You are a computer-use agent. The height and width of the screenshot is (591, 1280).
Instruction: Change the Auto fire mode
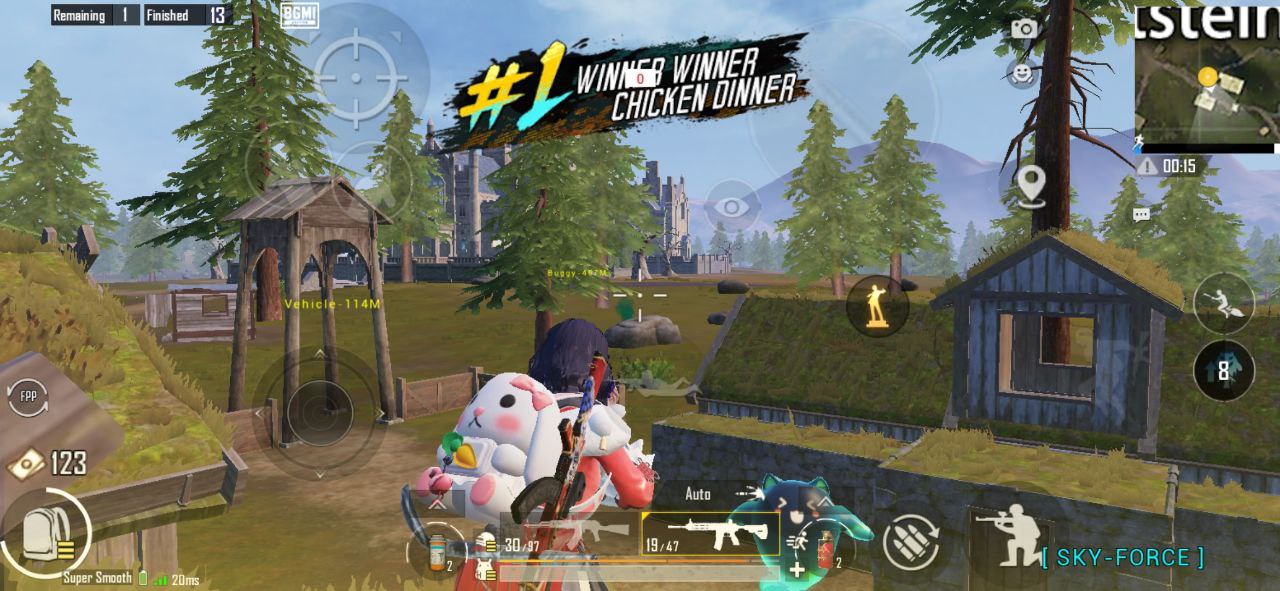coord(698,494)
